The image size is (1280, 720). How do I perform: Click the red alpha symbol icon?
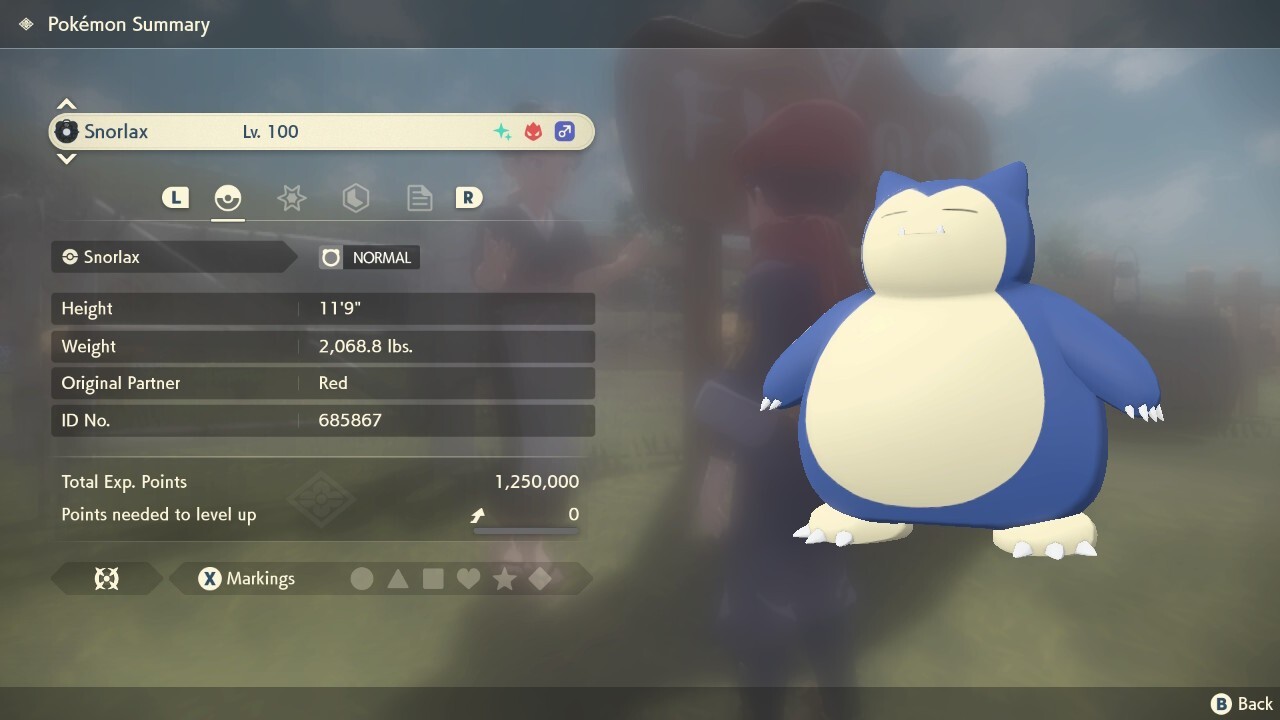[x=533, y=131]
